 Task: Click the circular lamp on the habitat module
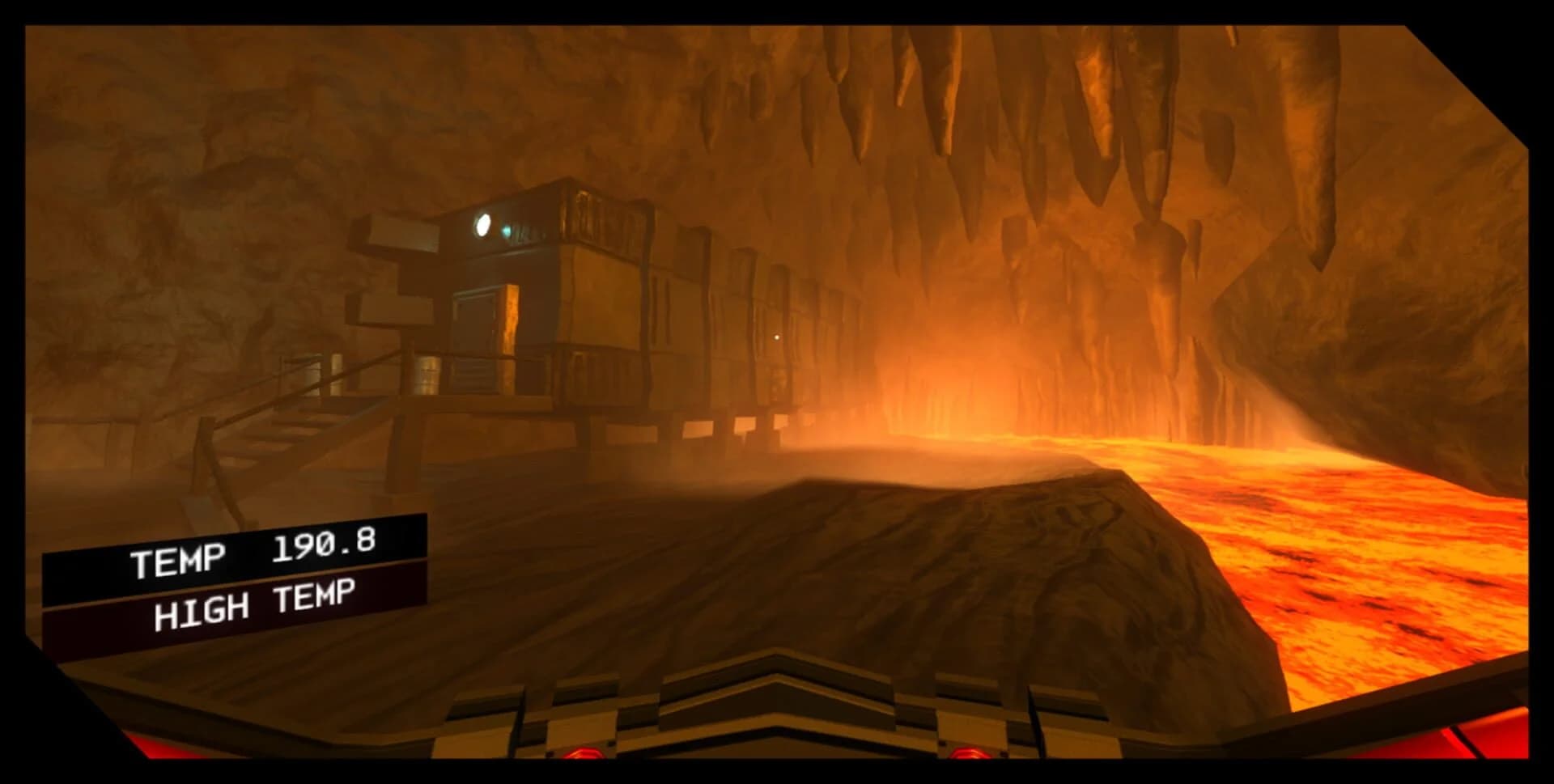coord(484,226)
